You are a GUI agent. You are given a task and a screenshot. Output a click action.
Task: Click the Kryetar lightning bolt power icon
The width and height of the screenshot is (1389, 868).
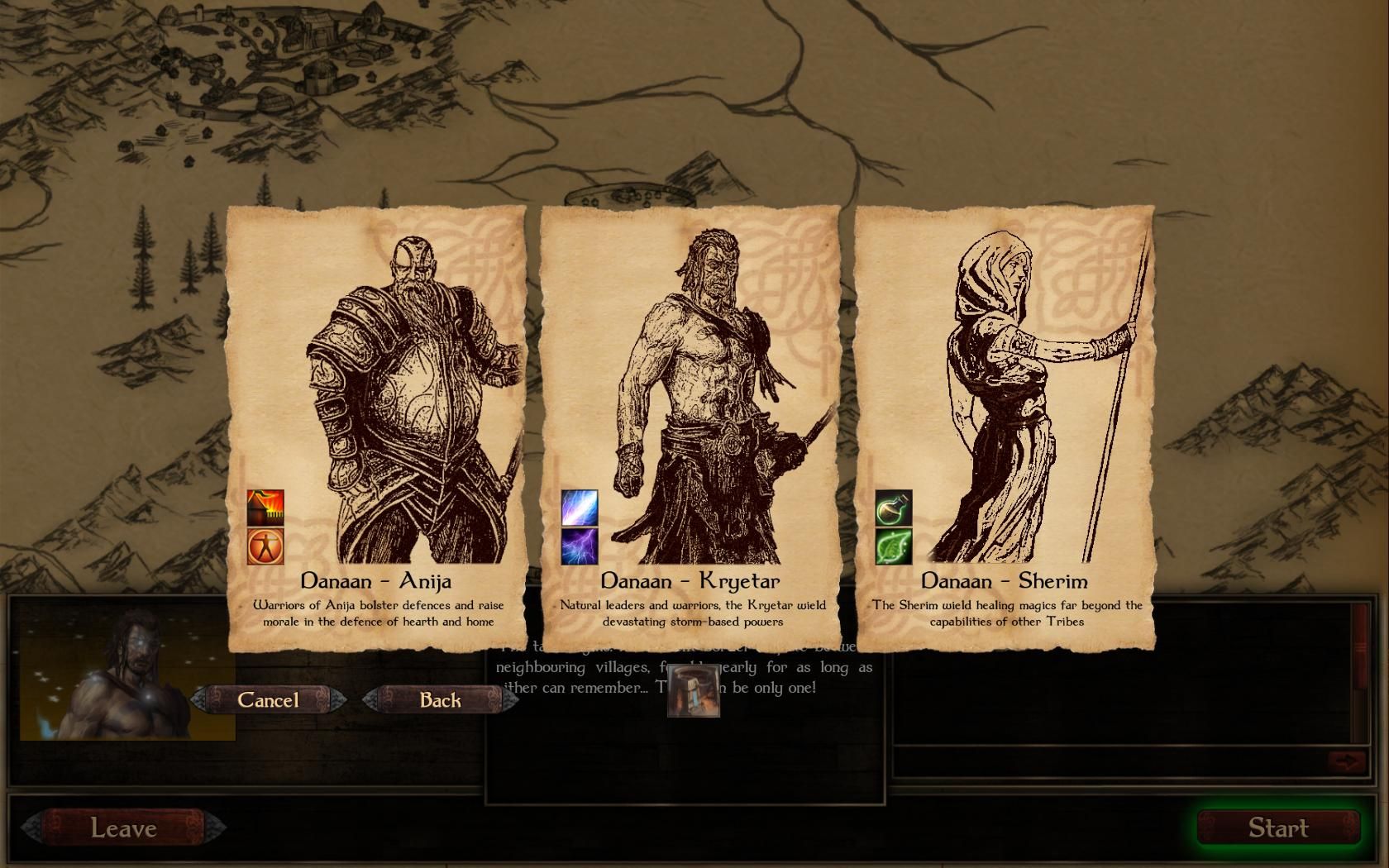[580, 508]
